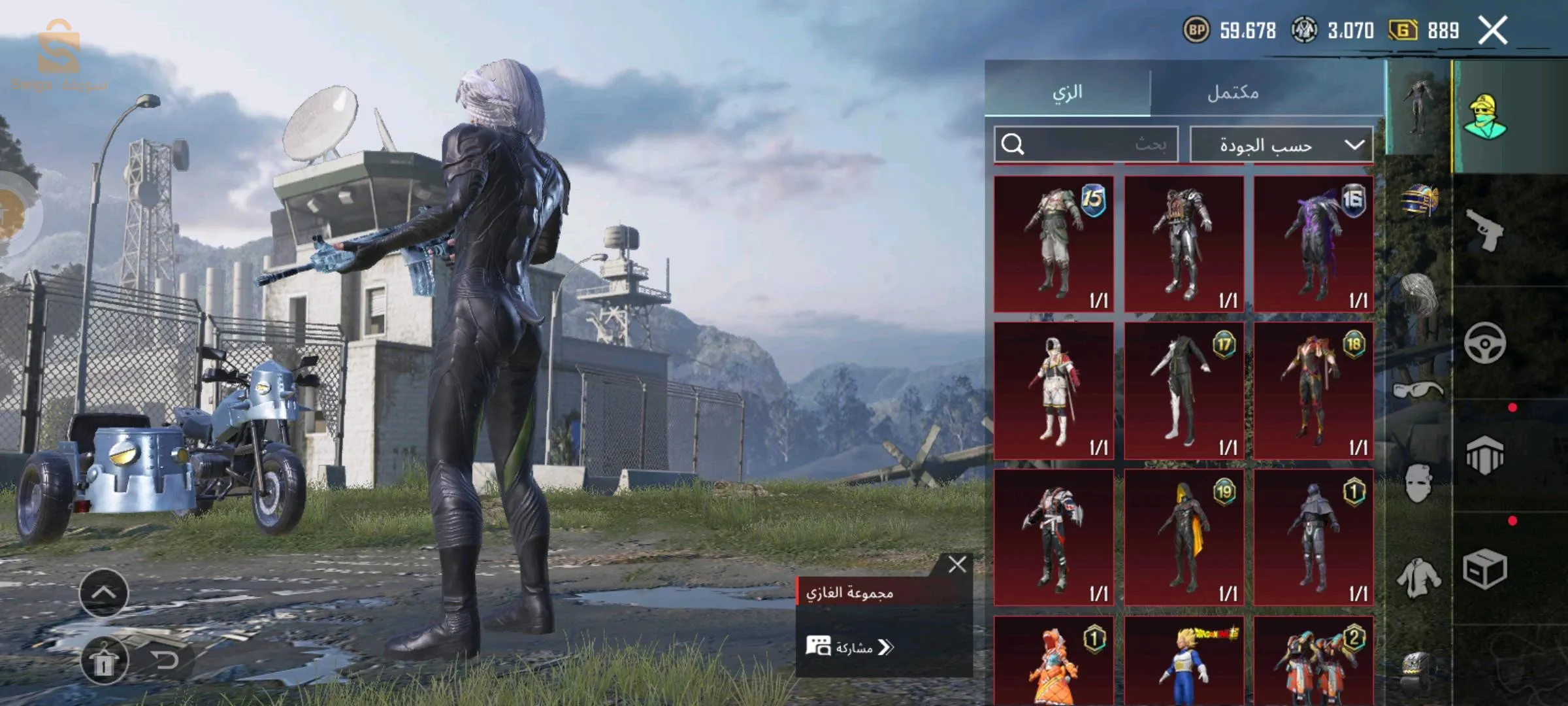The image size is (1568, 706).
Task: Choose the red-gold outfit with badge 18
Action: pos(1313,390)
